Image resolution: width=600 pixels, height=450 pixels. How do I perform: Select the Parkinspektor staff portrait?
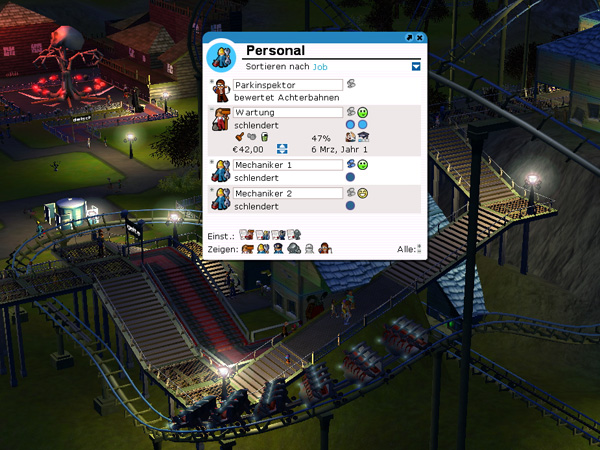pos(222,92)
